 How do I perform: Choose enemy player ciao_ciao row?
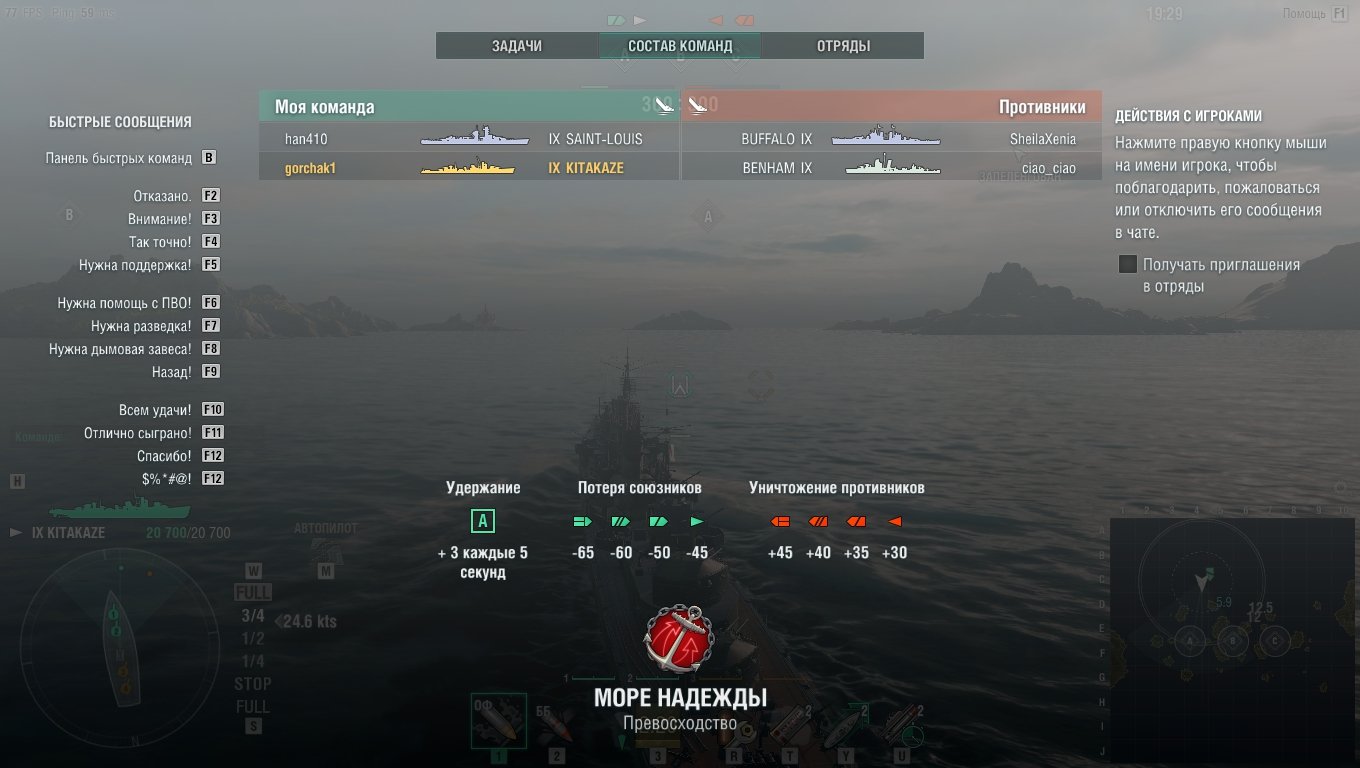click(891, 168)
